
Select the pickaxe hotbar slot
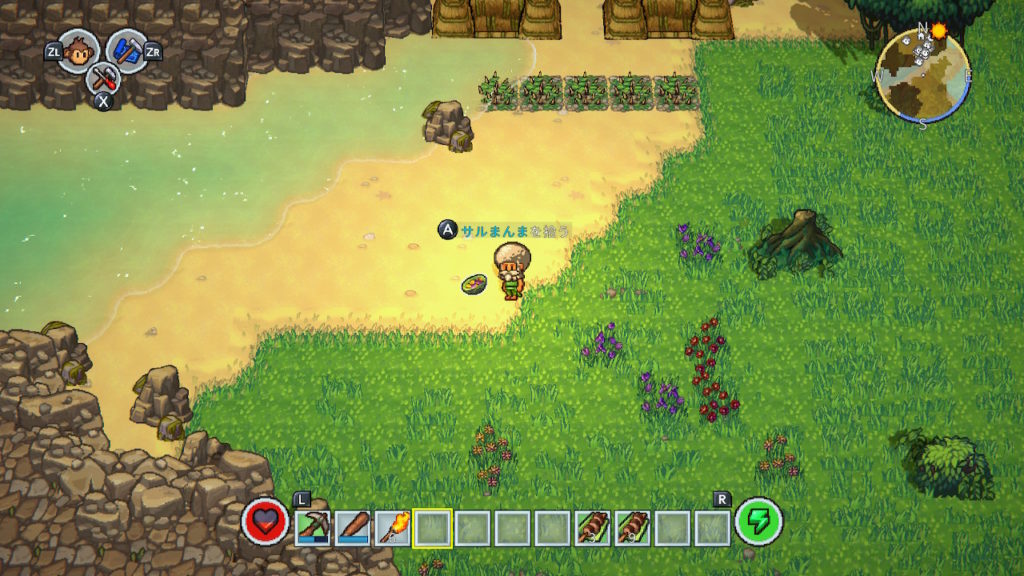[313, 527]
